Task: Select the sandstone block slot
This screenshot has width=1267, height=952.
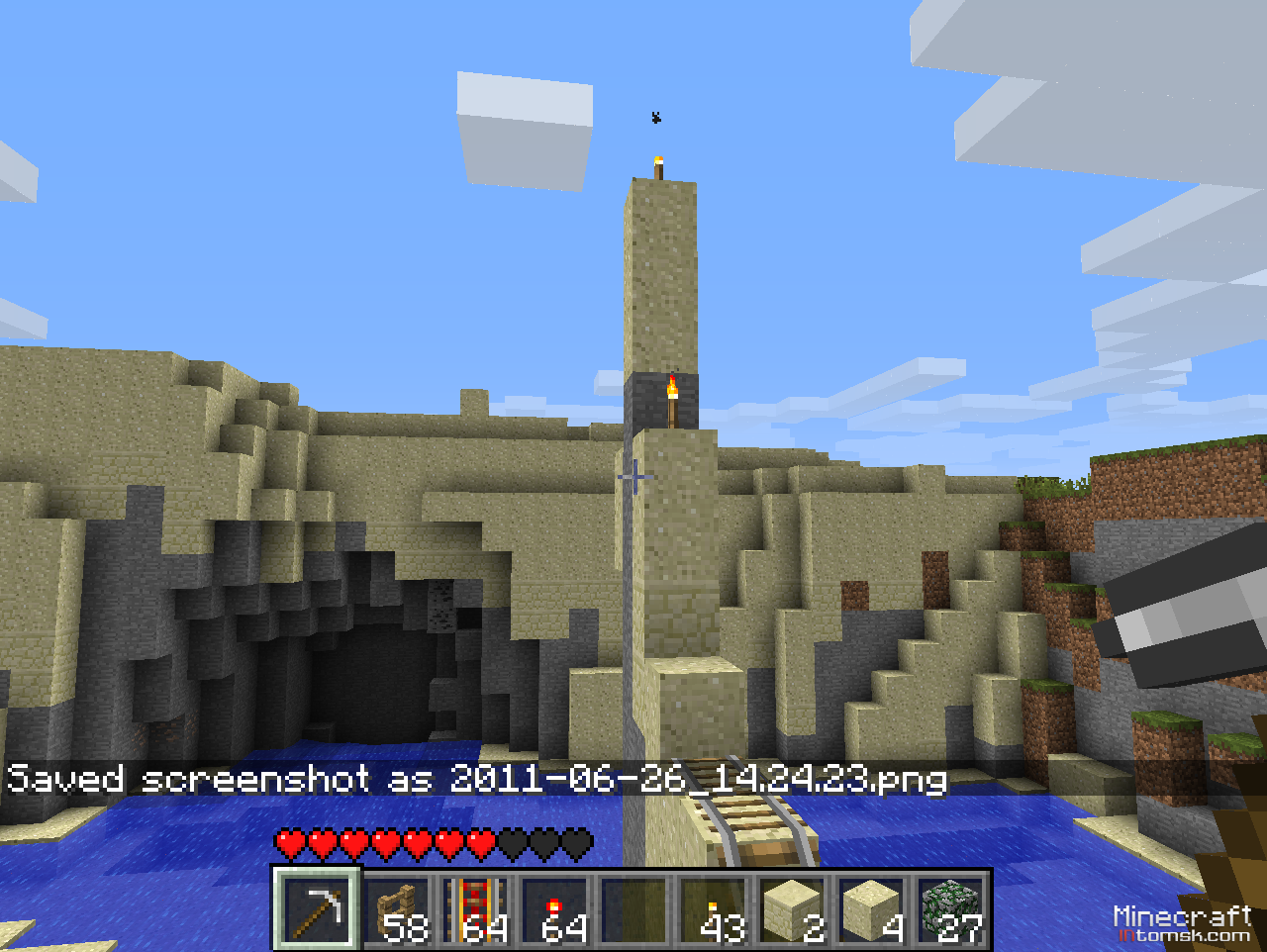Action: tap(793, 907)
